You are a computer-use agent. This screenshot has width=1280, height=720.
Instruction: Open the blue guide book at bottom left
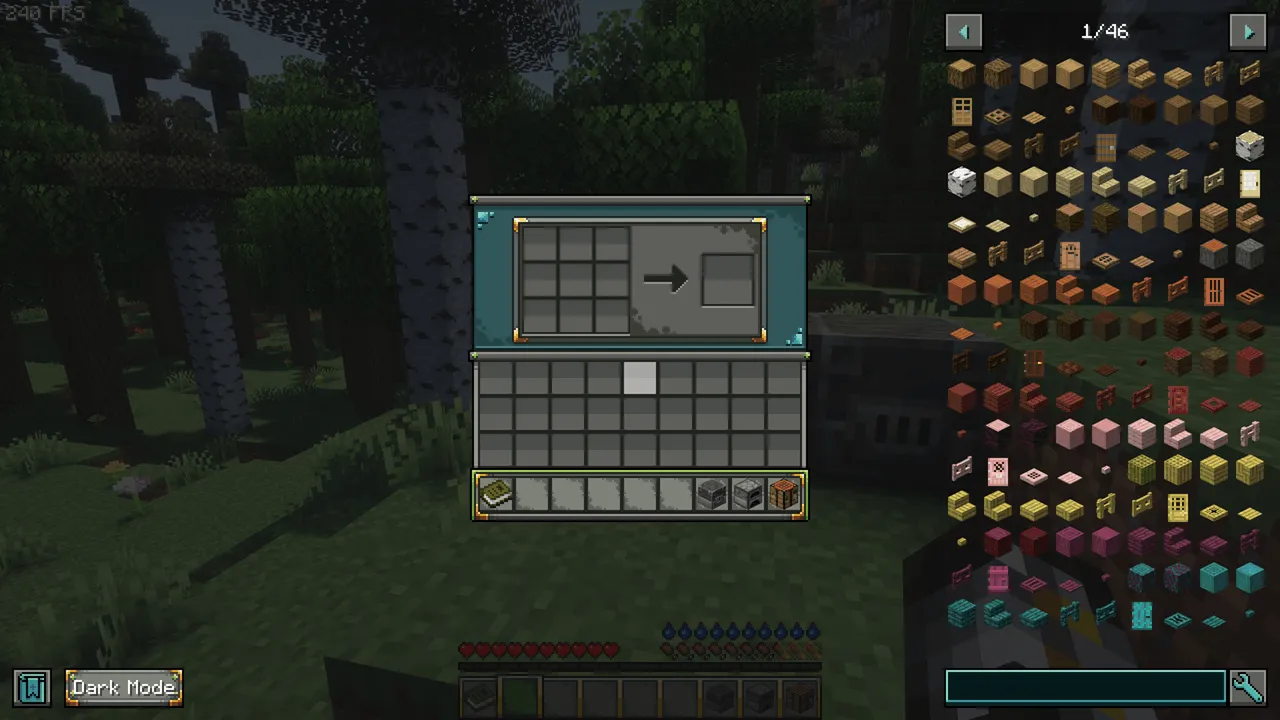click(x=30, y=687)
